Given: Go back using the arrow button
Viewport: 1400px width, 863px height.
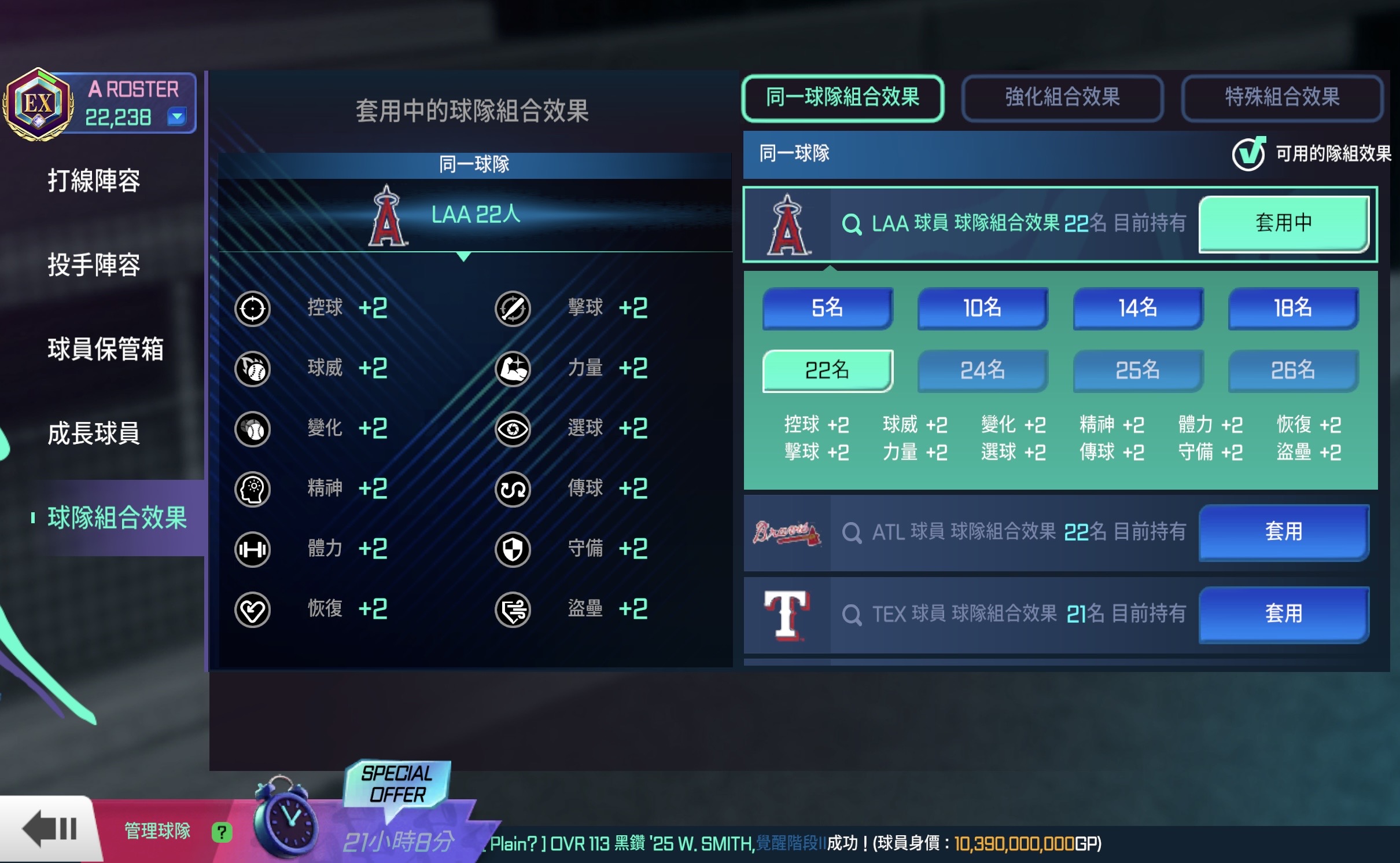Looking at the screenshot, I should pyautogui.click(x=50, y=829).
